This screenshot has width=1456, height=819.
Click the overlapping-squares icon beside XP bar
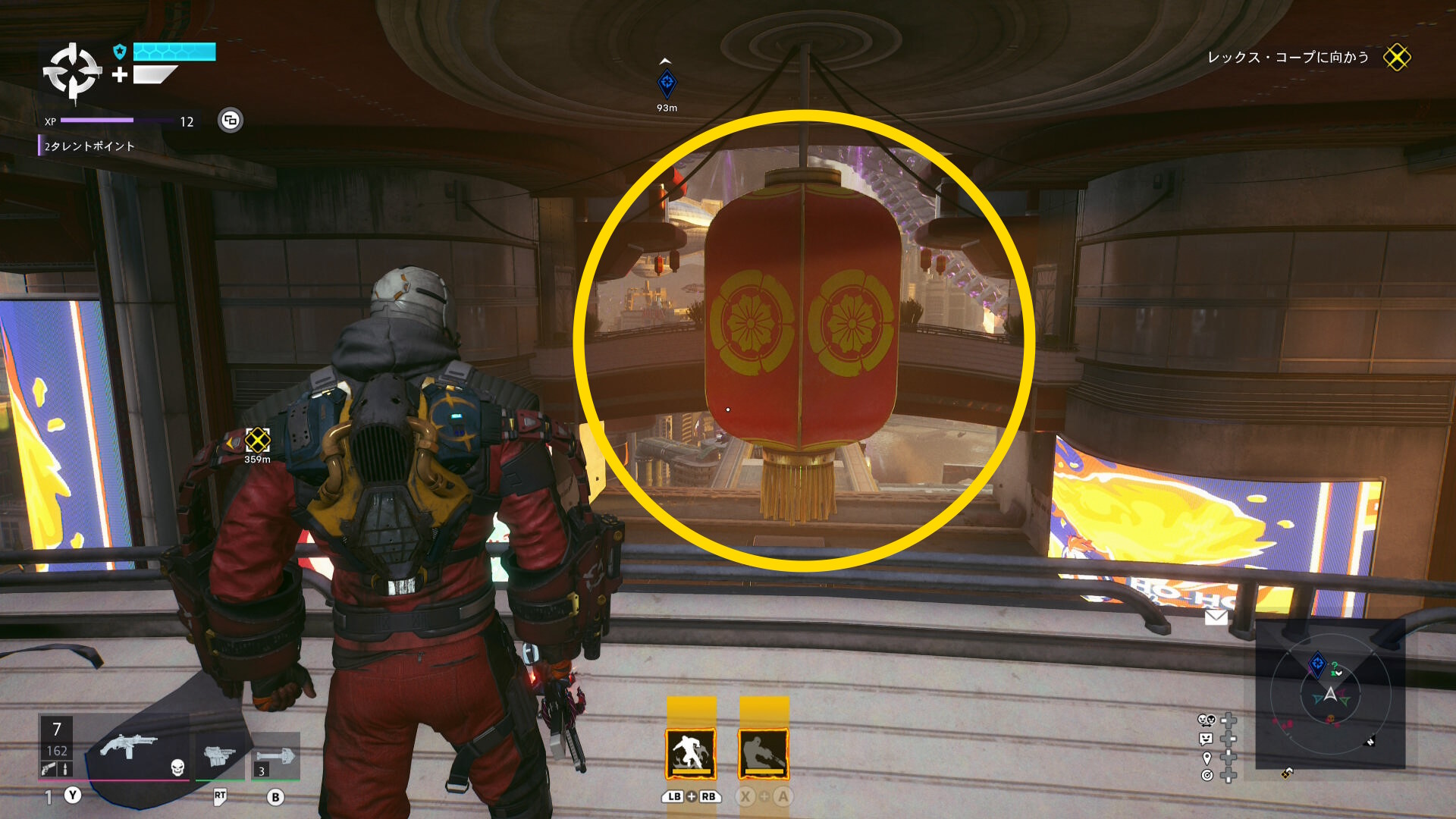tap(231, 120)
